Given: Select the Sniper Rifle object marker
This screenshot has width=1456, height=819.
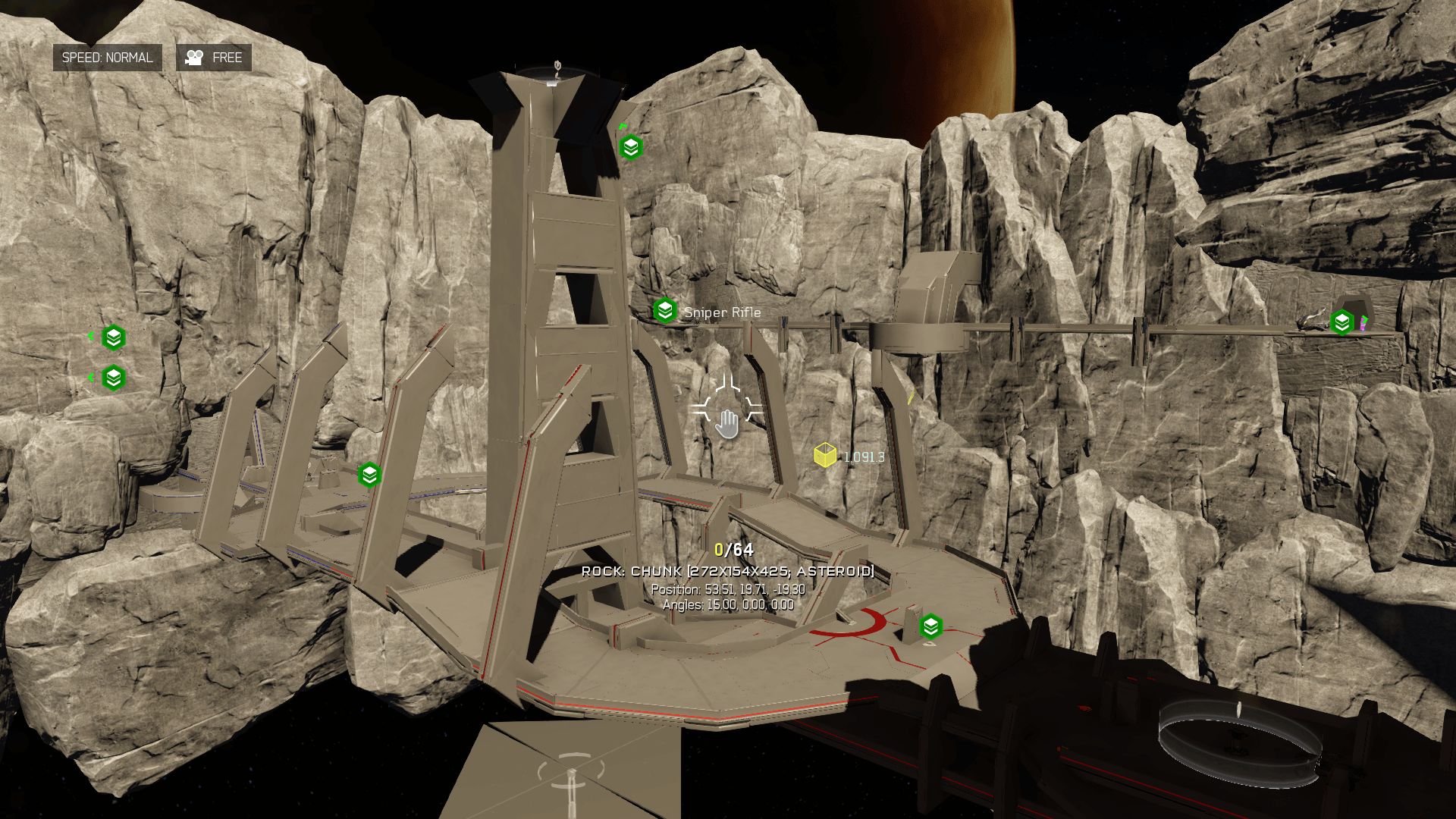Looking at the screenshot, I should click(665, 311).
